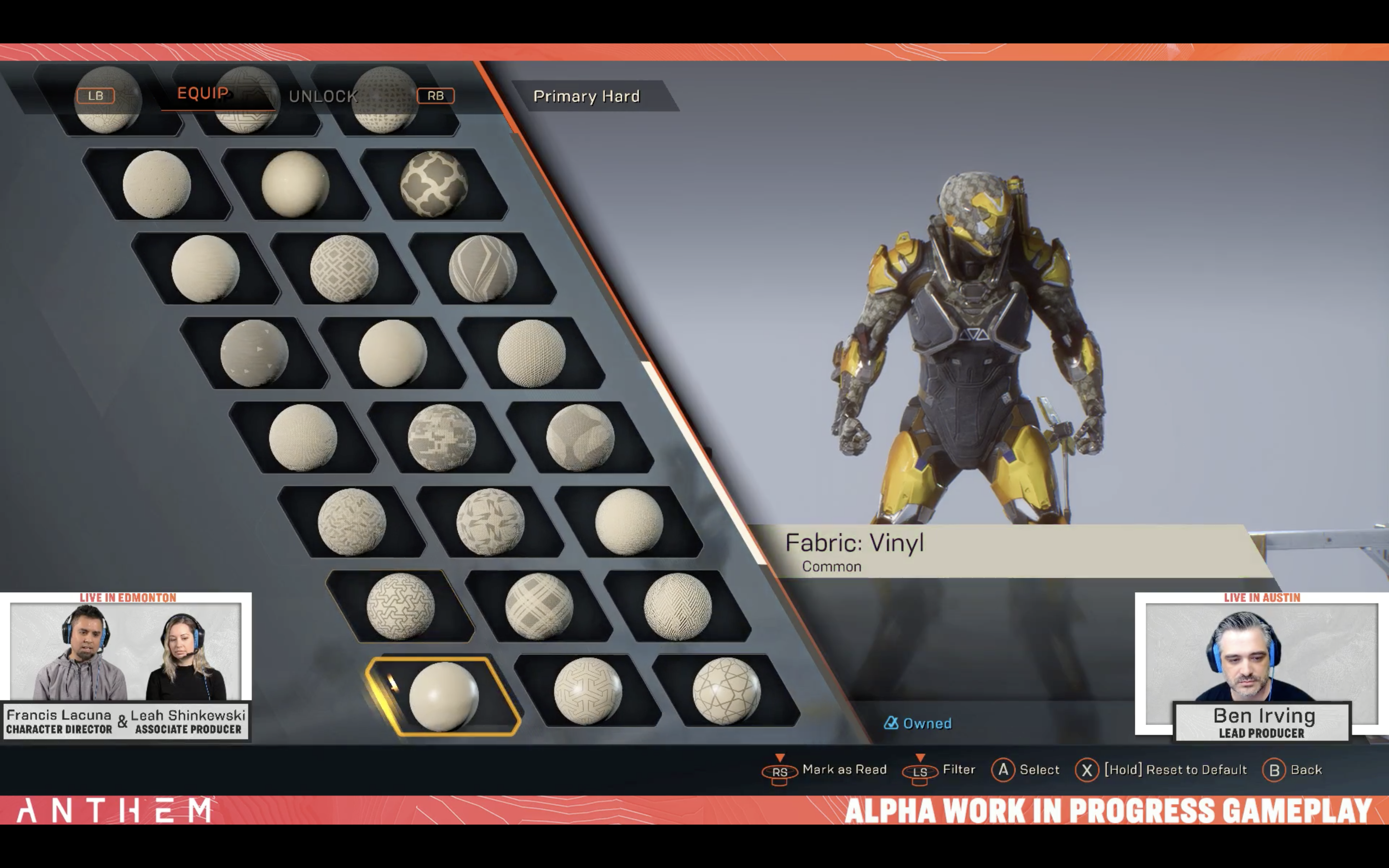Viewport: 1389px width, 868px height.
Task: Click the Primary Hard section label
Action: (586, 96)
